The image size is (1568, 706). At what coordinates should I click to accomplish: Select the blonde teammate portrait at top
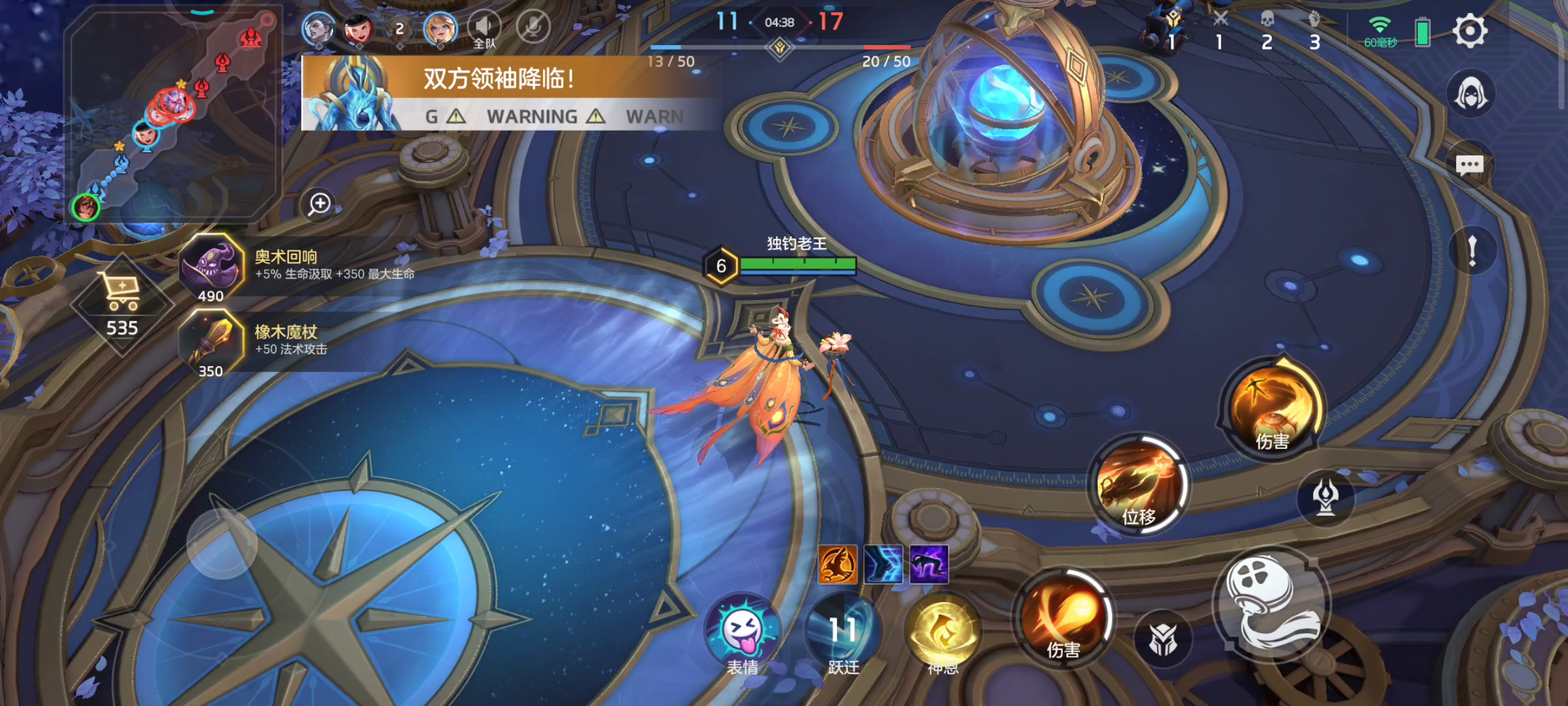[440, 28]
